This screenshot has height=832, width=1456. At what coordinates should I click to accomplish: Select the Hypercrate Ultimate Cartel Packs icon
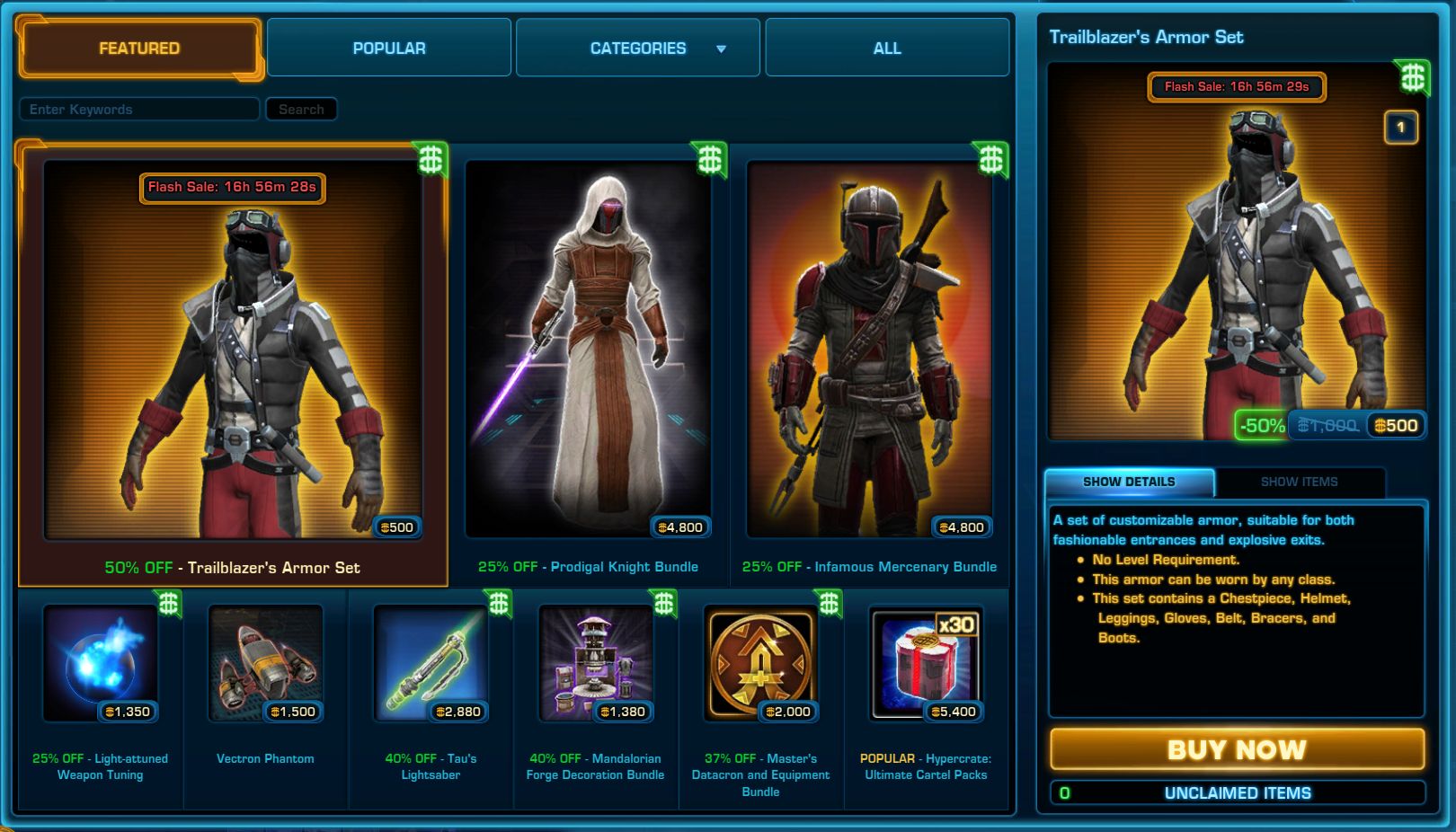pos(926,663)
